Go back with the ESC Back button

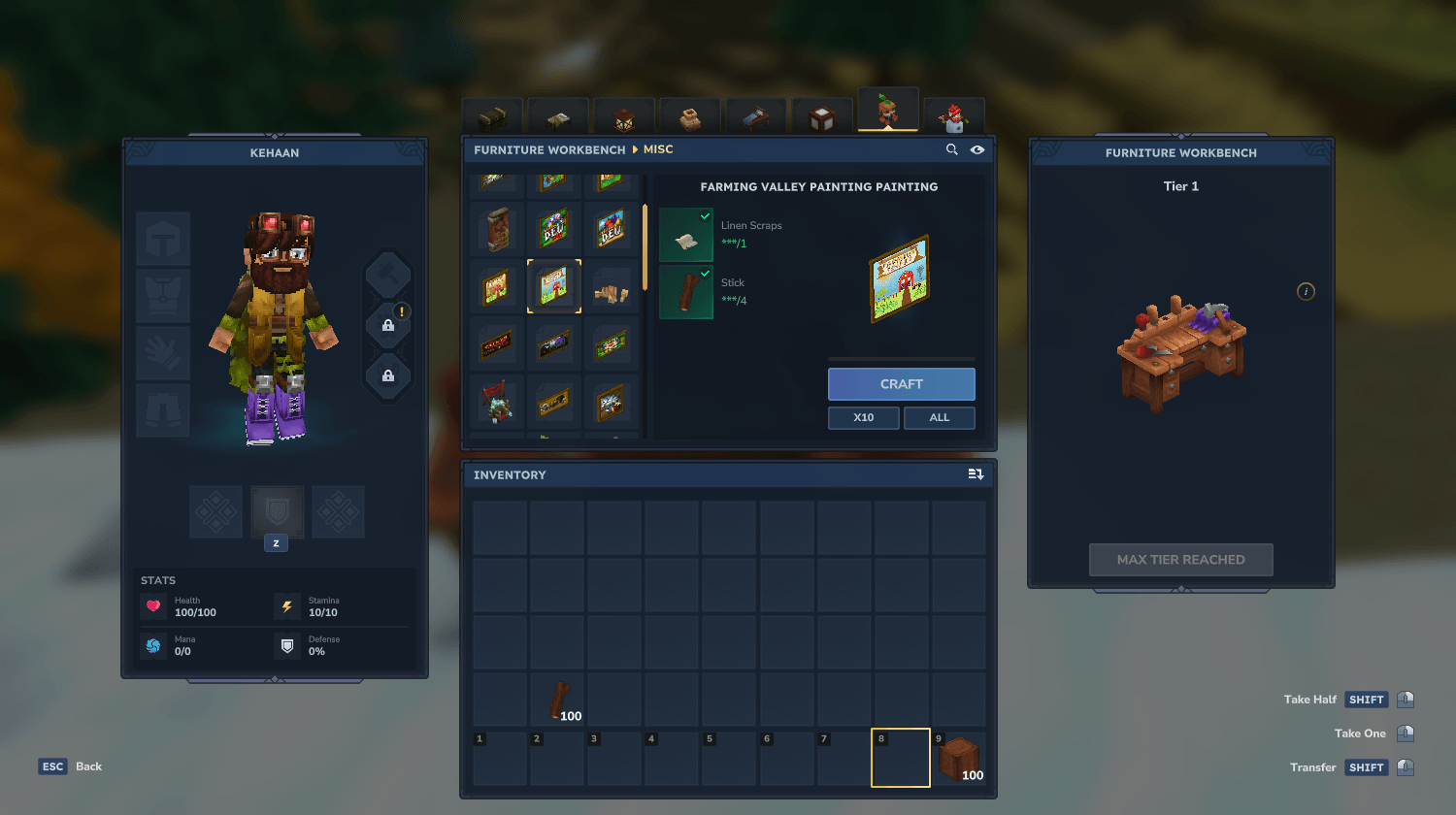coord(71,766)
